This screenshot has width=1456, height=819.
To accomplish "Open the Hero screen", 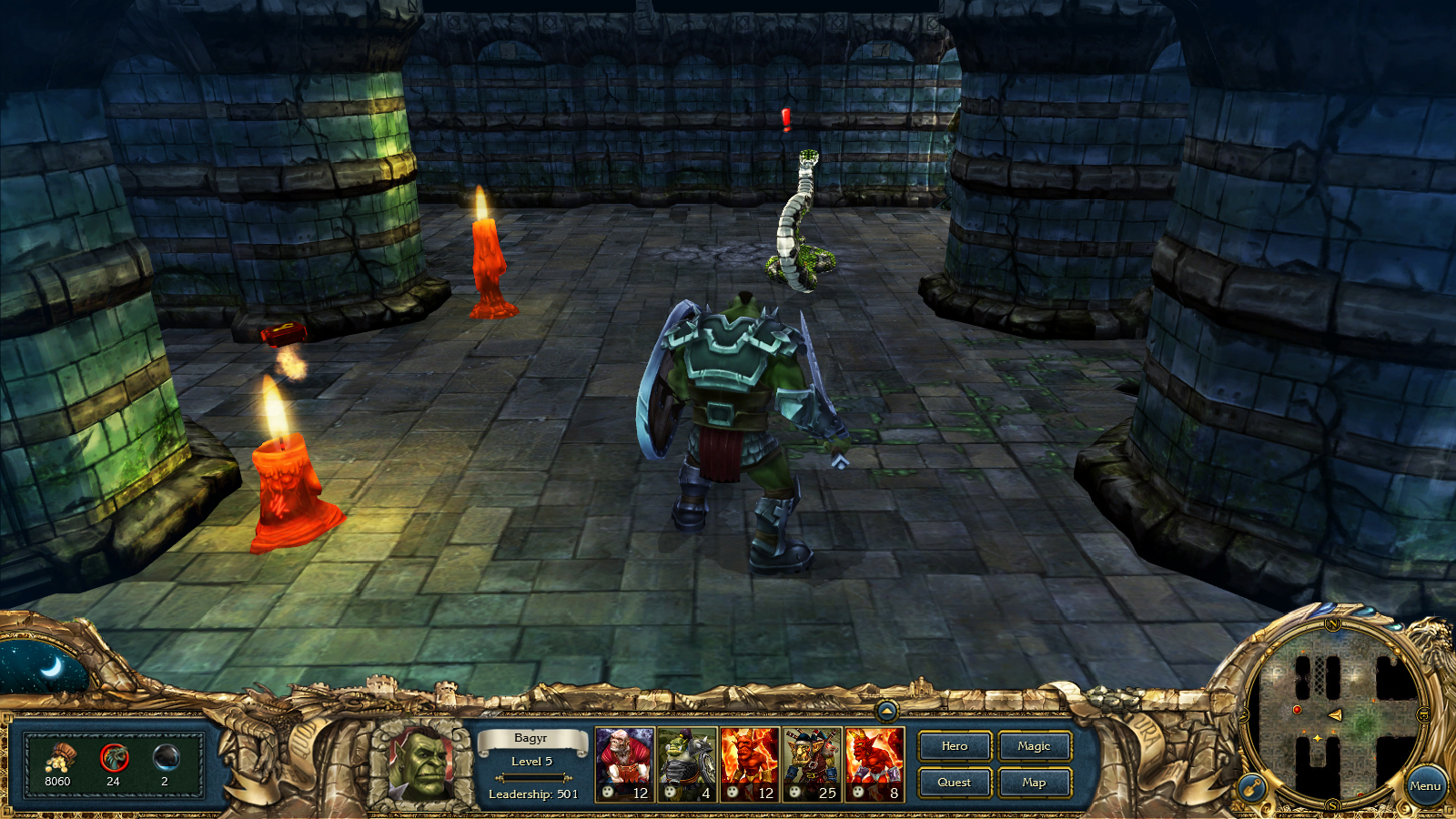I will coord(954,746).
